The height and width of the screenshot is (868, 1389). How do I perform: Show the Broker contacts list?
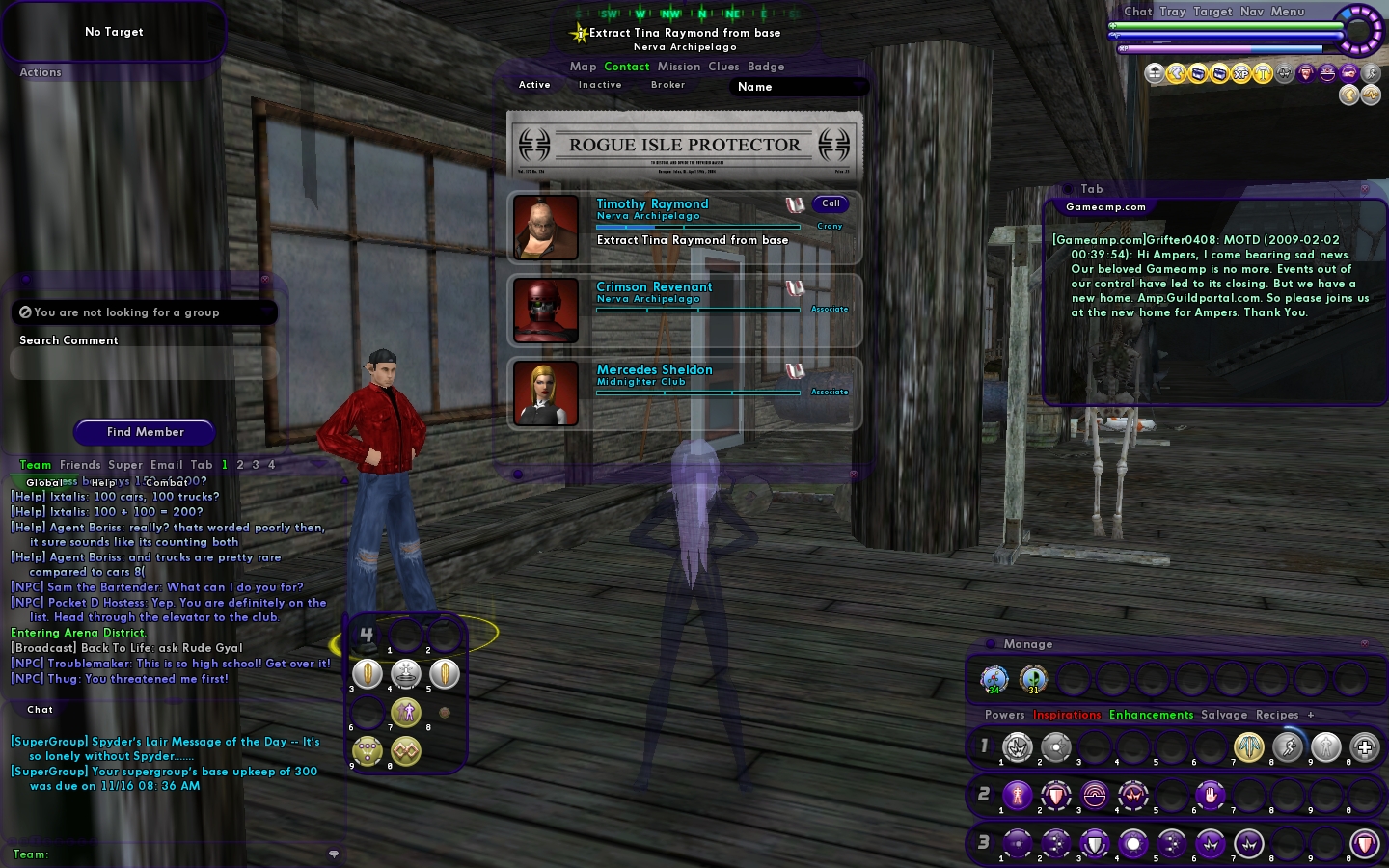pos(667,85)
